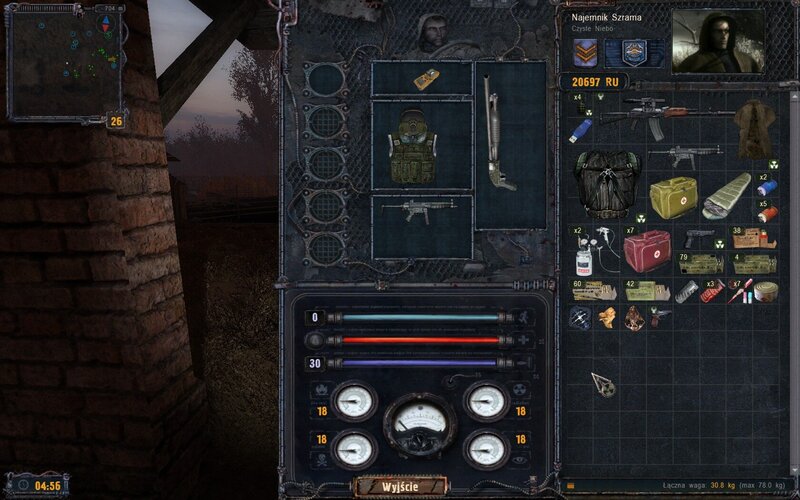The image size is (800, 500).
Task: Use the red first-aid kit stack
Action: (646, 250)
